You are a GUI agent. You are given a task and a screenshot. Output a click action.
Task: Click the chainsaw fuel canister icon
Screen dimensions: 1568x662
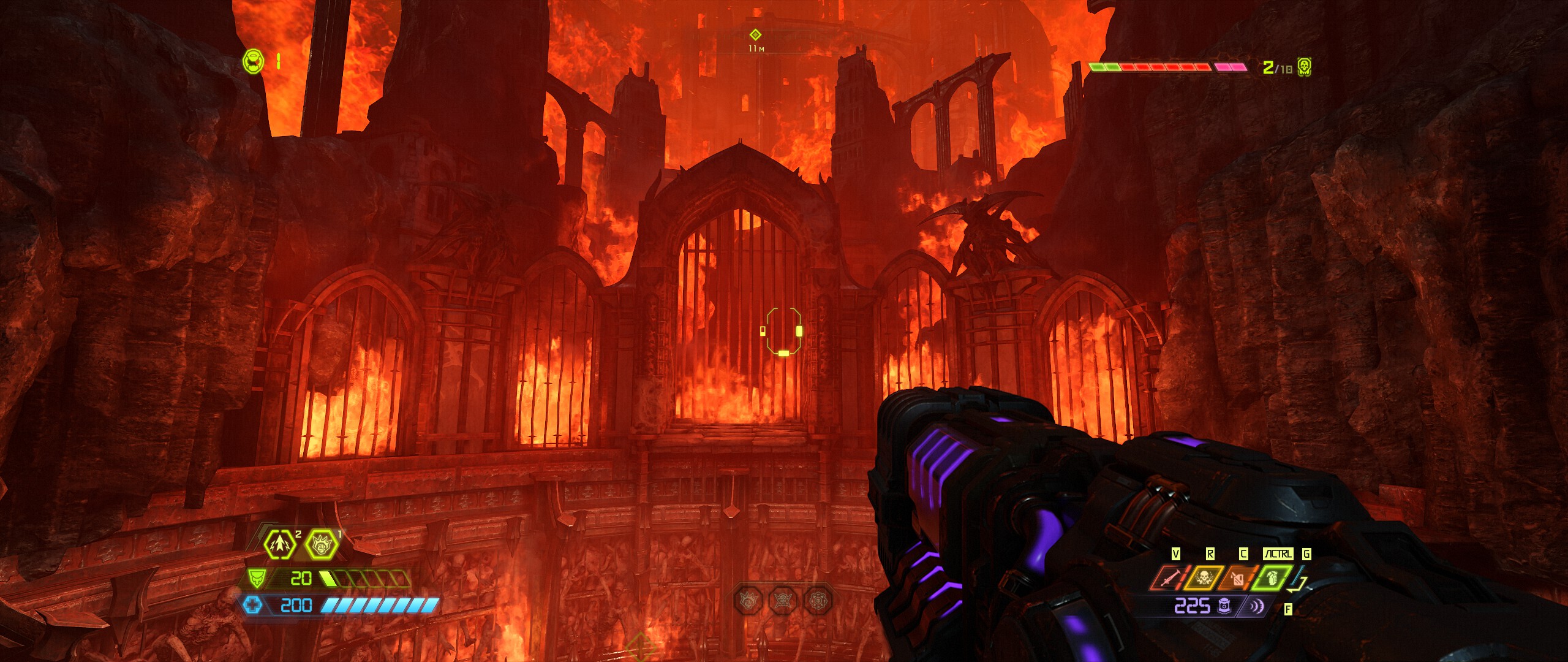(x=1237, y=579)
